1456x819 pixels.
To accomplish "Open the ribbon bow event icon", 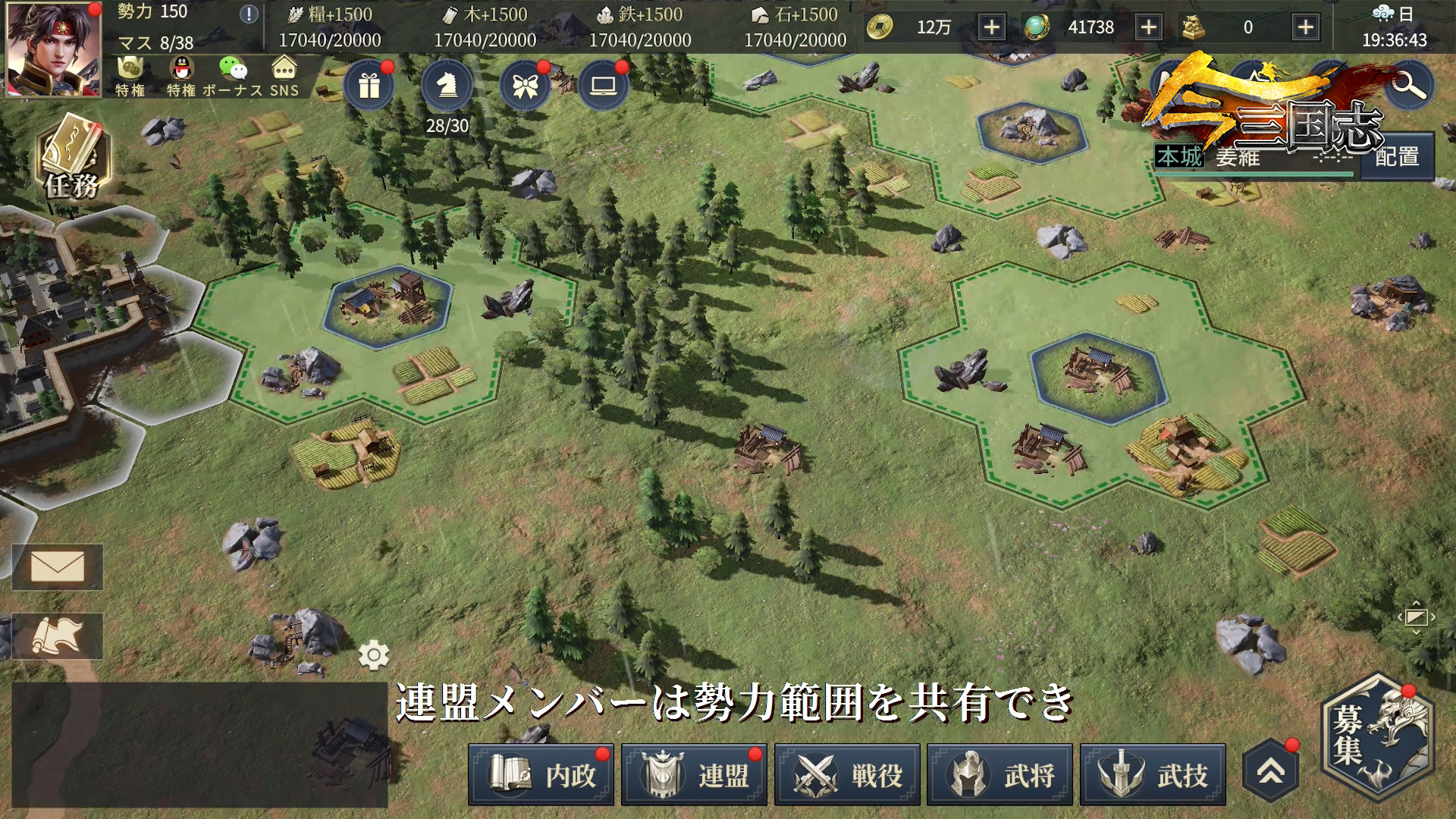I will point(525,86).
